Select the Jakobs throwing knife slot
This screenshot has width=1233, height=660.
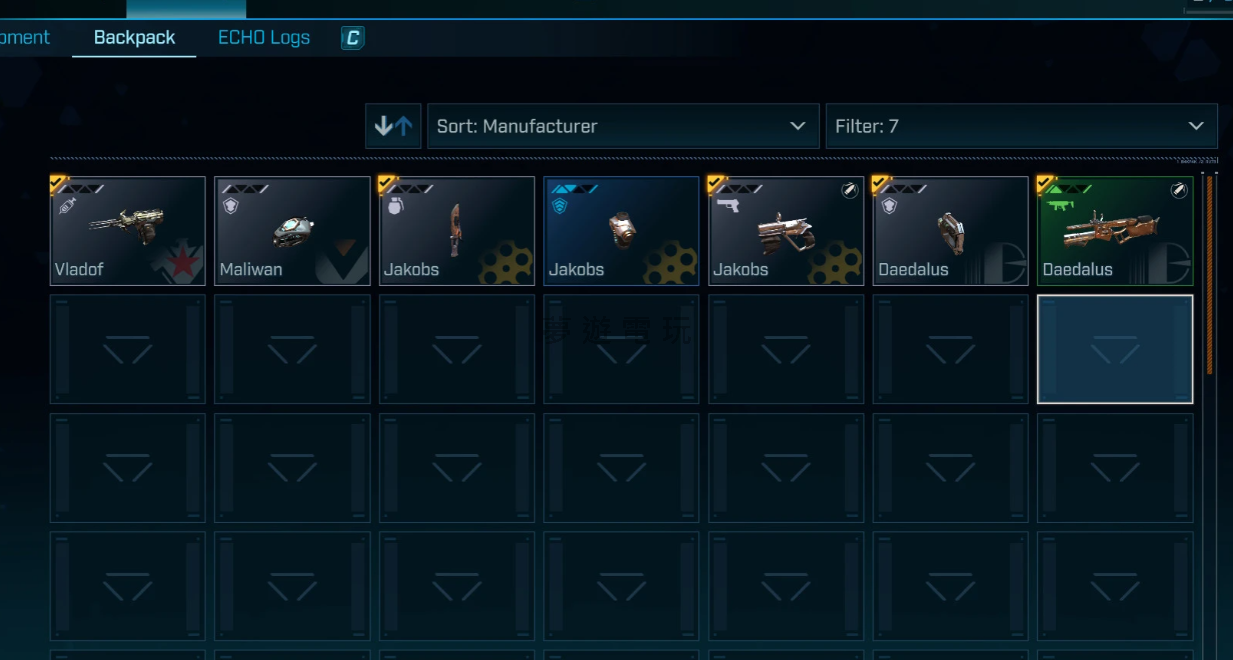click(457, 231)
